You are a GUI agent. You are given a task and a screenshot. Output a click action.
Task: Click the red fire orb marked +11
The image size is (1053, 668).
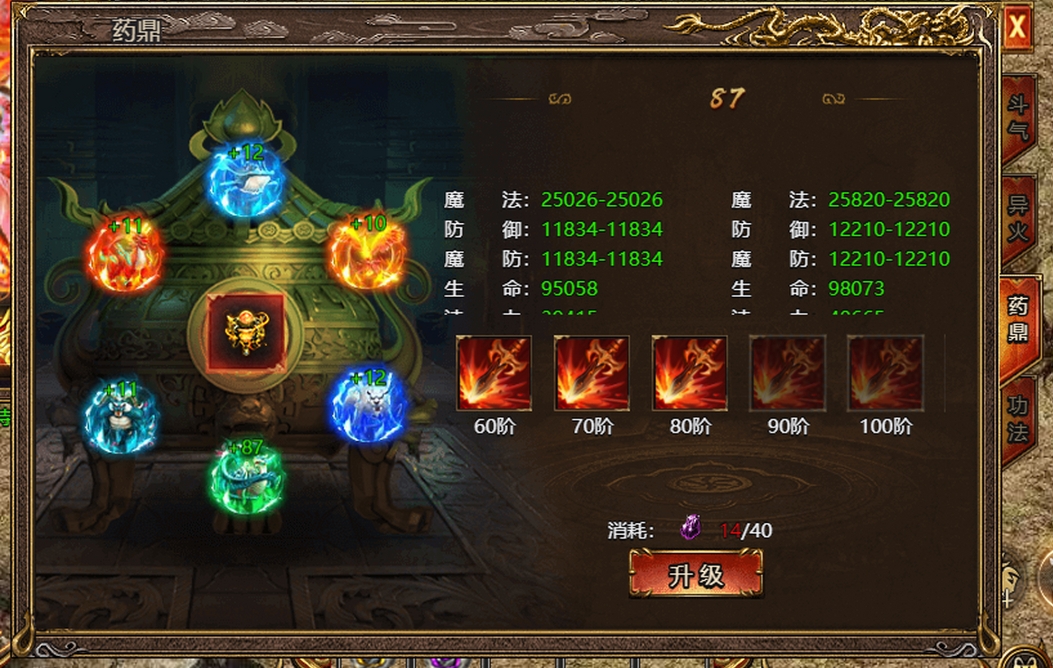coord(124,254)
